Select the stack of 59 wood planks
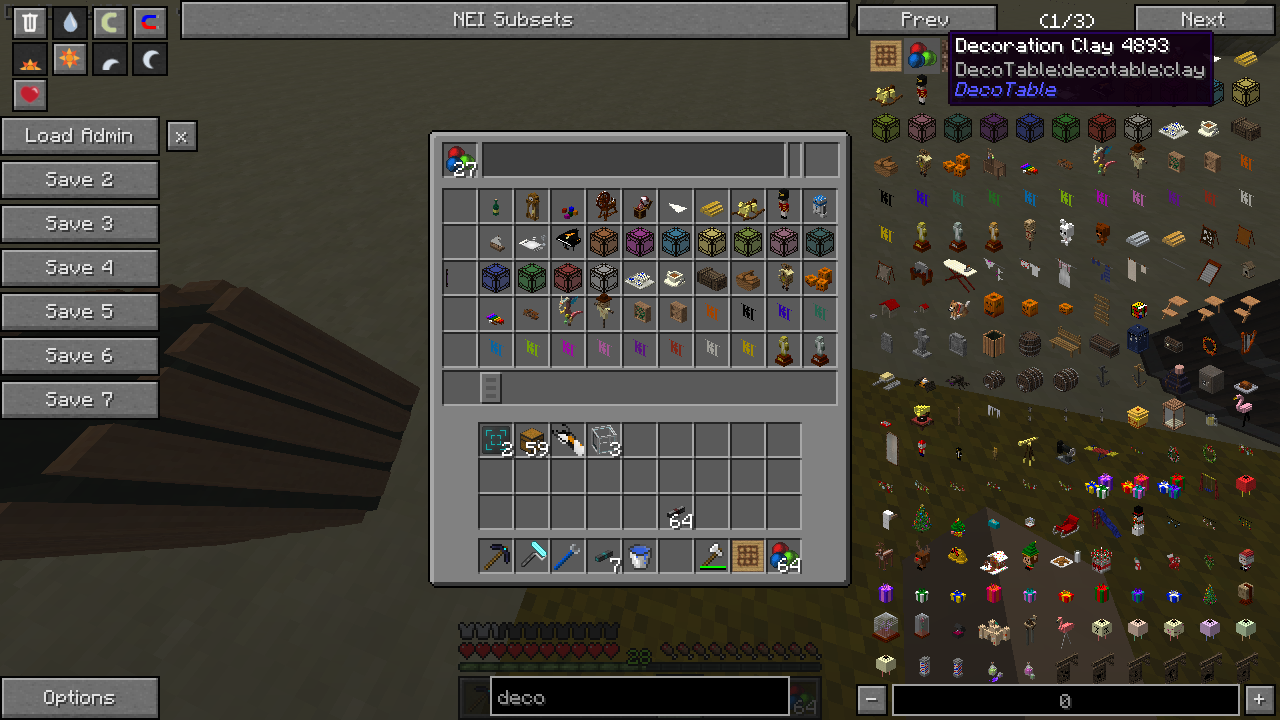Viewport: 1280px width, 720px height. [532, 440]
